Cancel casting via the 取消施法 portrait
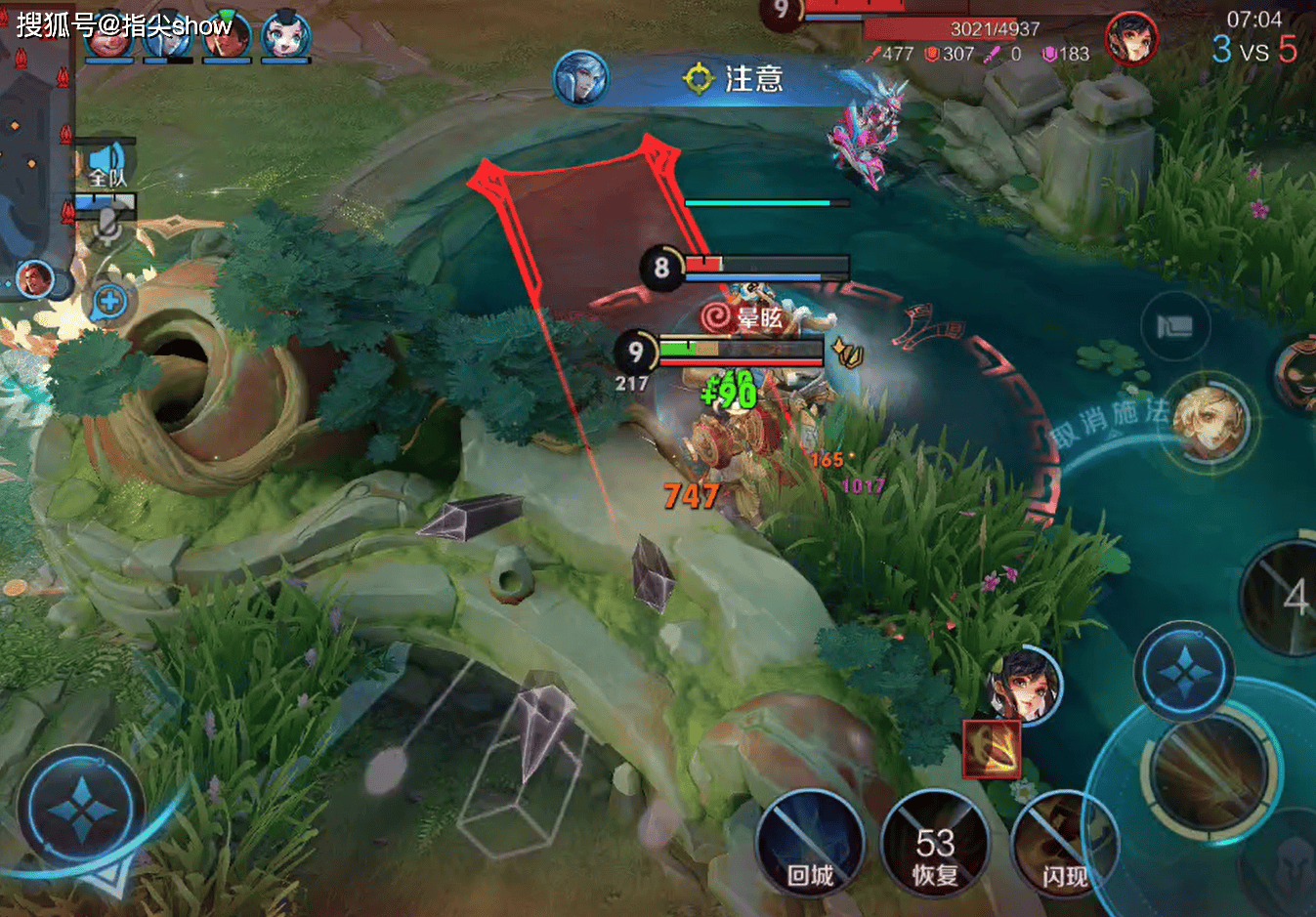This screenshot has width=1316, height=917. tap(1210, 422)
